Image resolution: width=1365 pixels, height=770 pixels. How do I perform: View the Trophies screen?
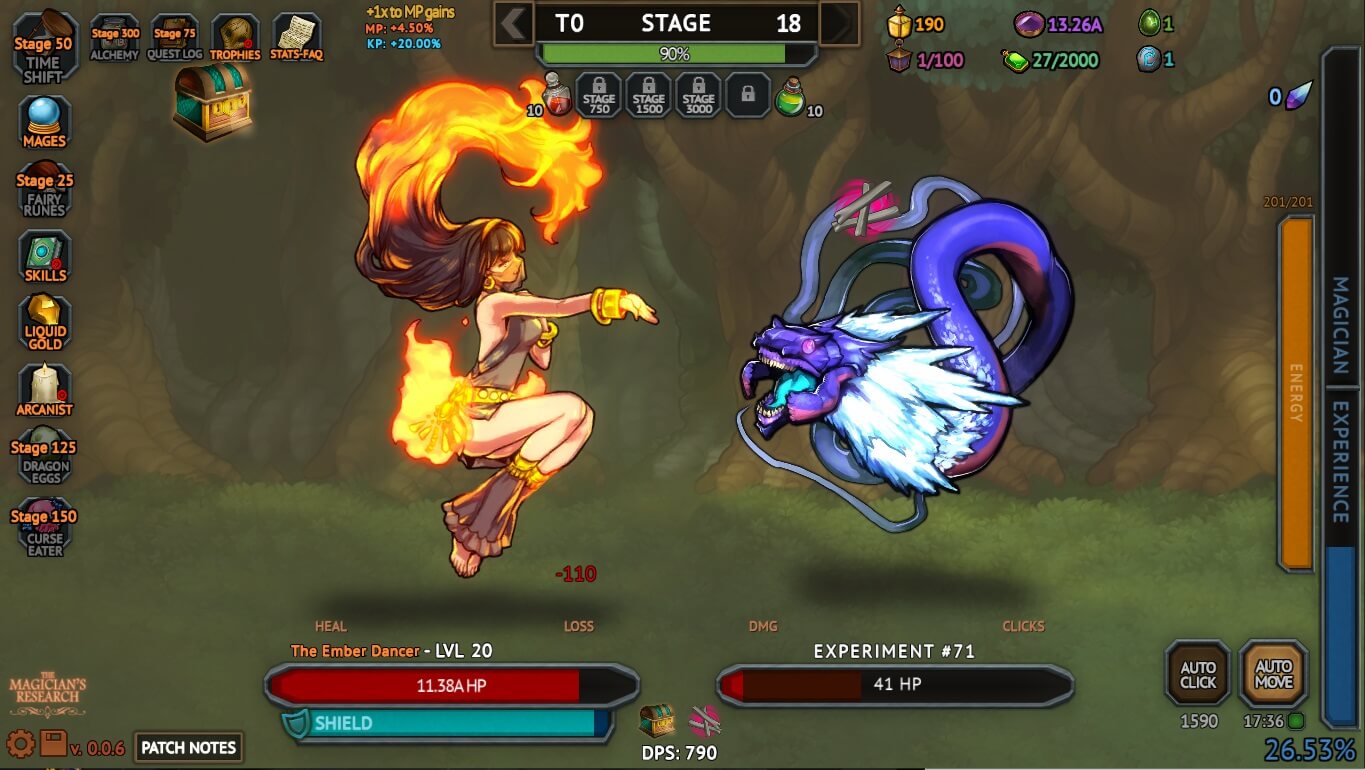[235, 38]
